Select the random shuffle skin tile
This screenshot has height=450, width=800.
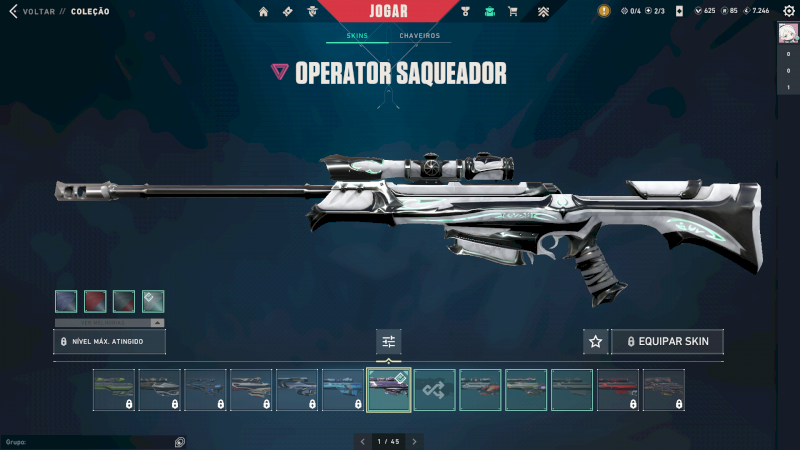click(435, 390)
